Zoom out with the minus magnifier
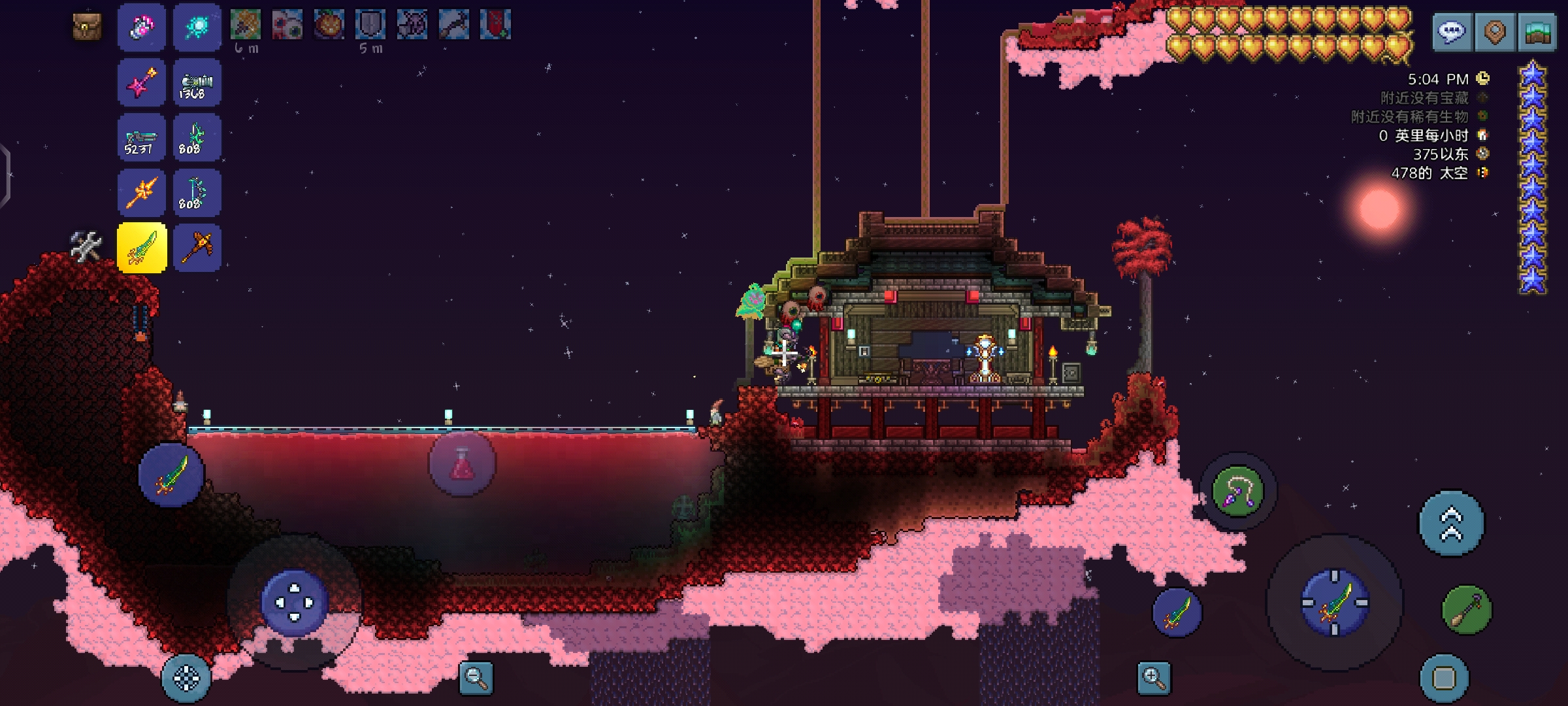The image size is (1568, 706). point(476,677)
